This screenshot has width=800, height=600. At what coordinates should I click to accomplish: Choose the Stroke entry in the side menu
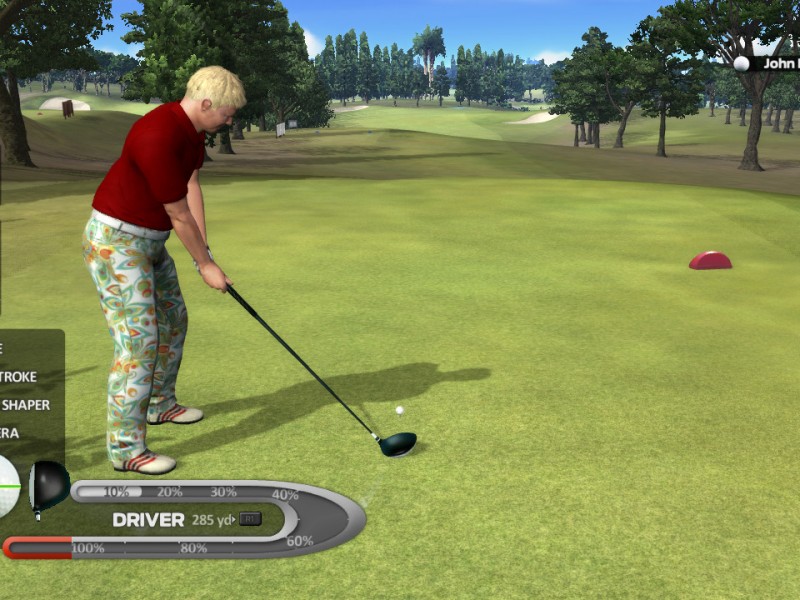point(19,377)
